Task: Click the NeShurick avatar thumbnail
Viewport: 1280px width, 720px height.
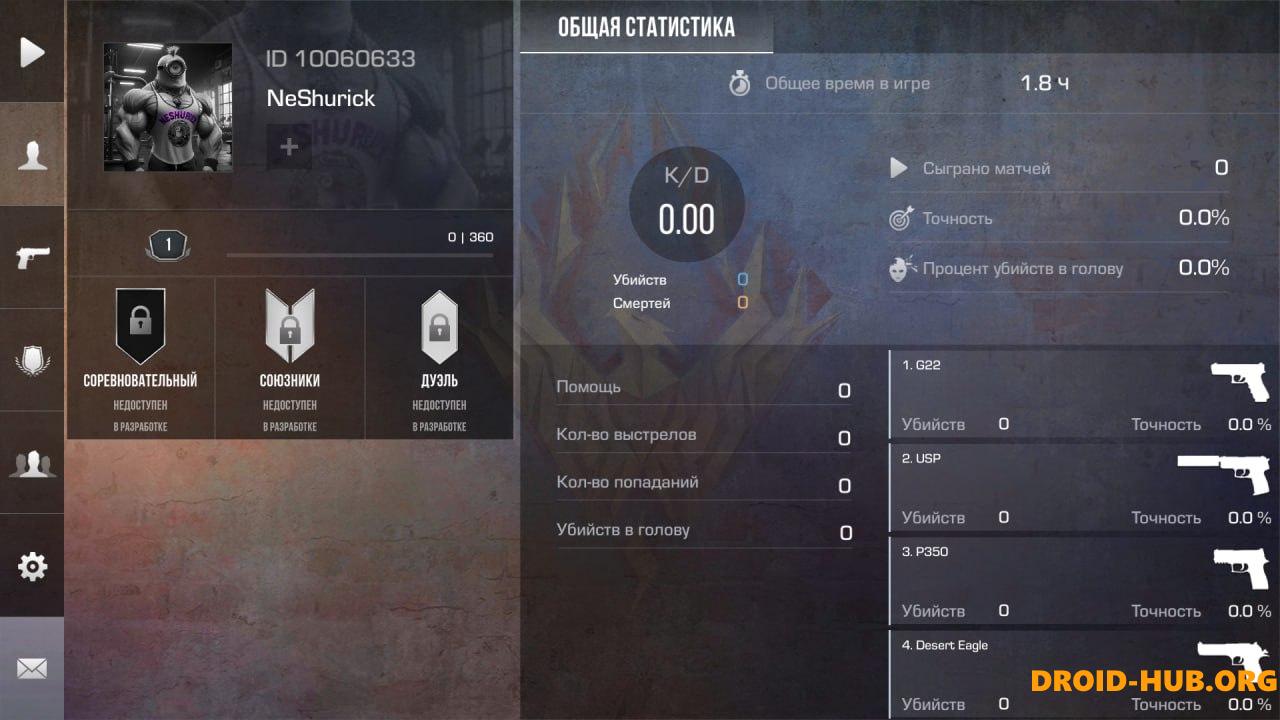Action: point(167,107)
